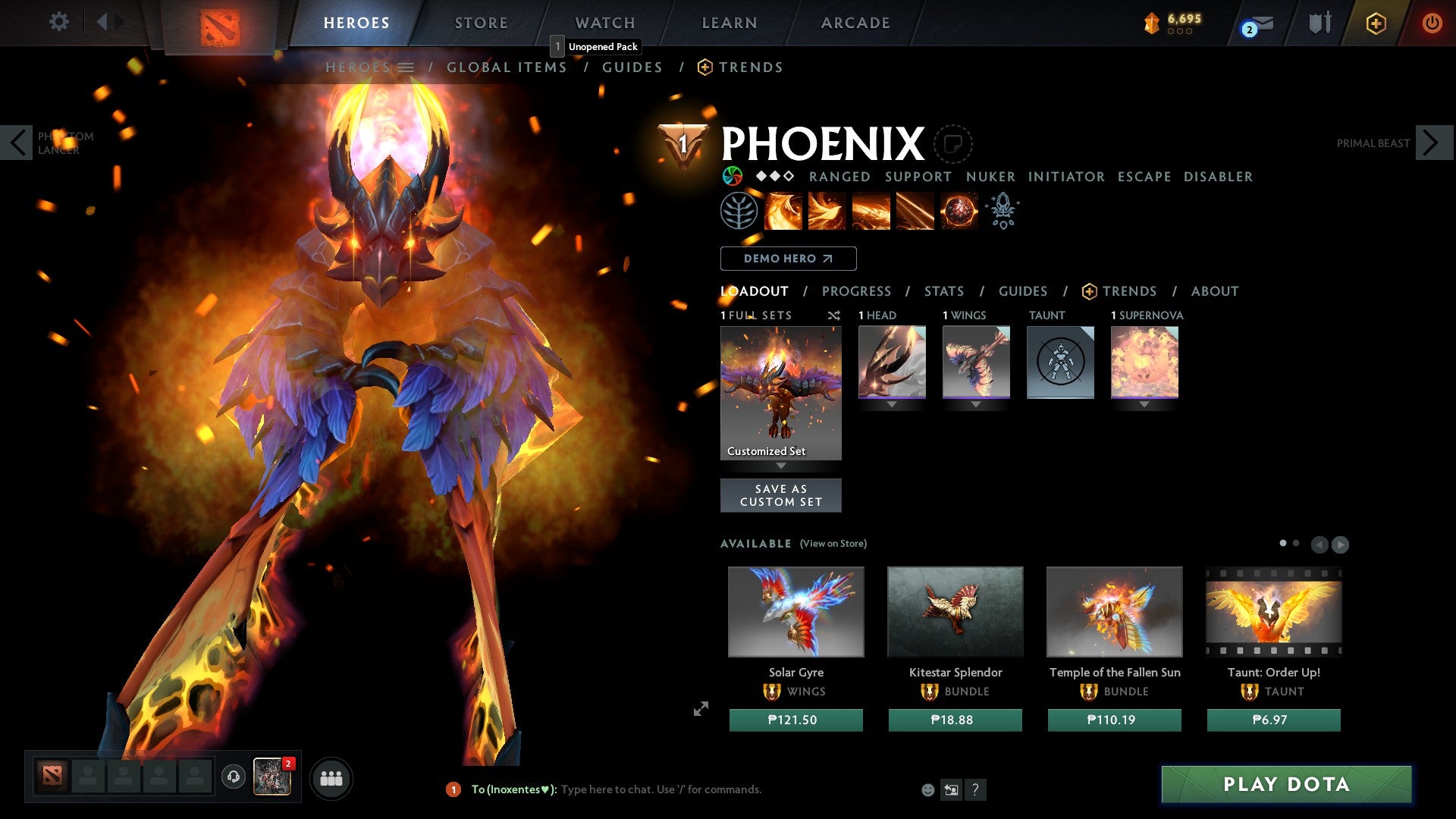Viewport: 1456px width, 819px height.
Task: Select the Supernova ability icon
Action: [959, 211]
